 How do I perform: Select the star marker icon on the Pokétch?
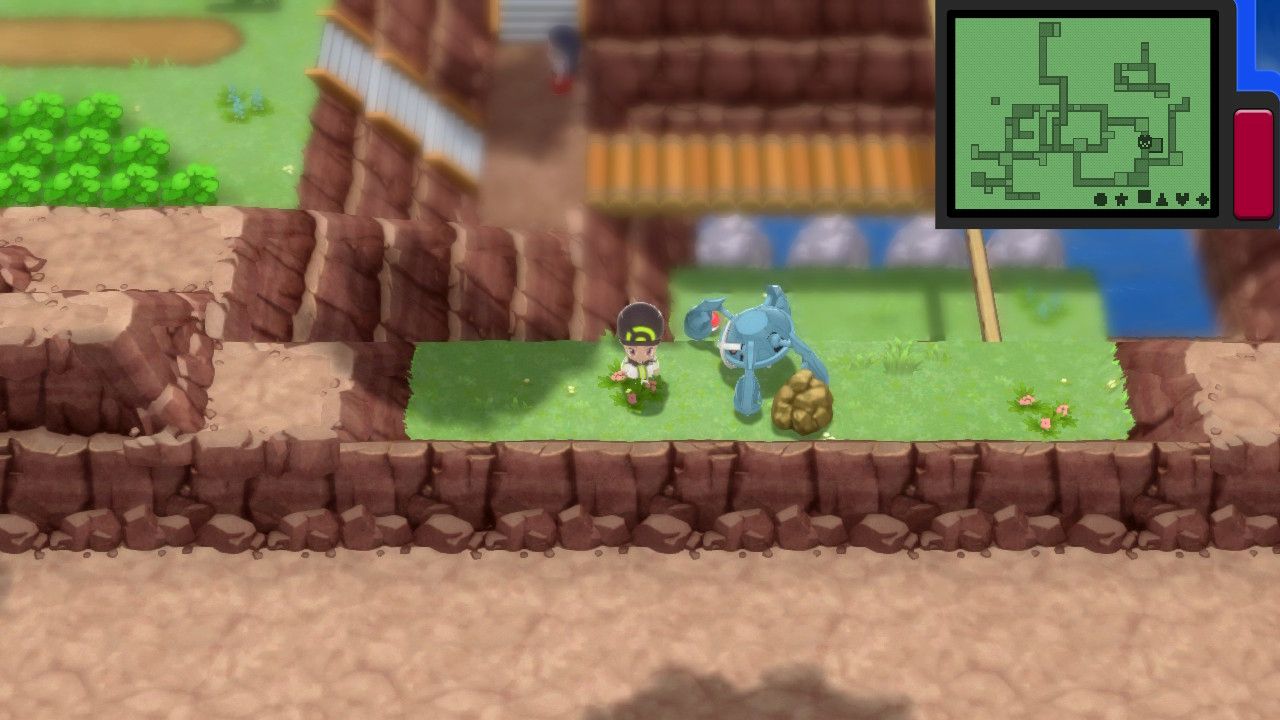(1121, 199)
